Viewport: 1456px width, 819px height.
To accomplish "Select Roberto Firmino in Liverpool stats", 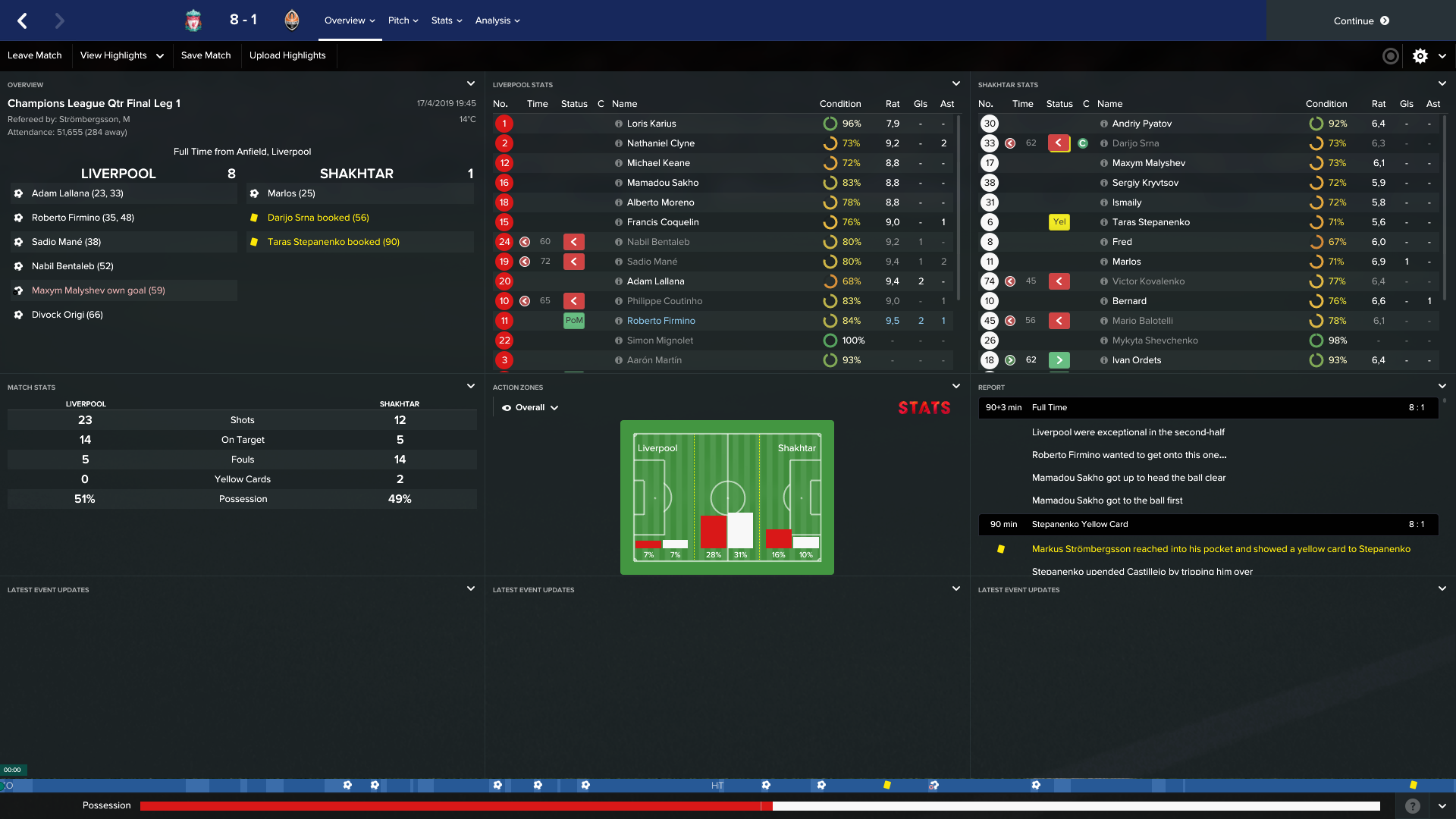I will point(661,321).
